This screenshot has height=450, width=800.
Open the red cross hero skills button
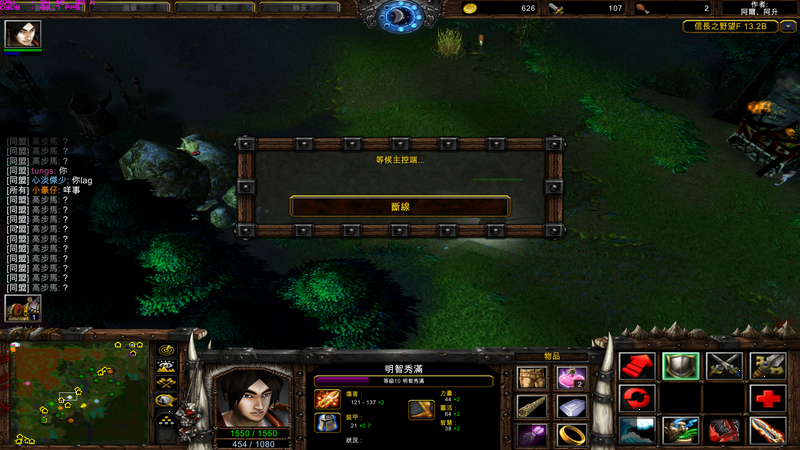[x=768, y=399]
